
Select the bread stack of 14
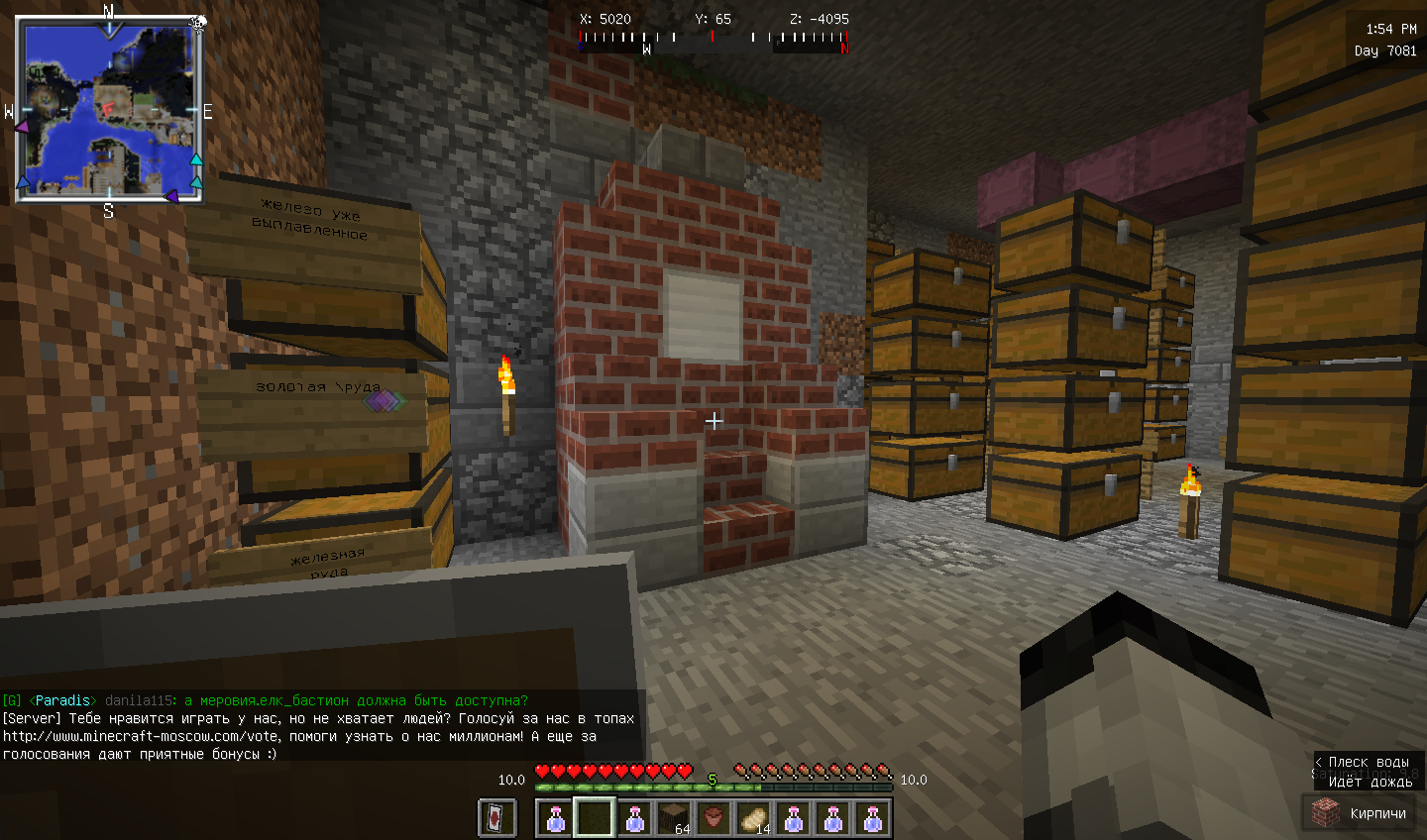pos(754,818)
